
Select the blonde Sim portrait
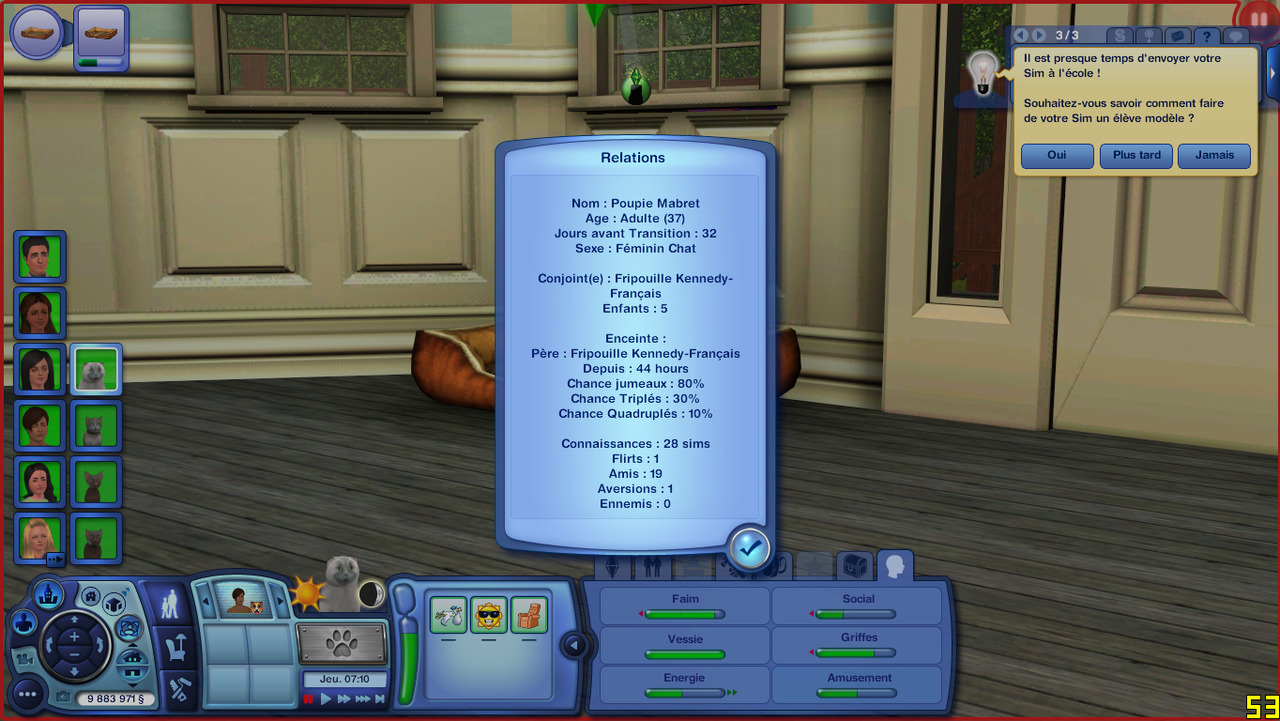pyautogui.click(x=40, y=538)
